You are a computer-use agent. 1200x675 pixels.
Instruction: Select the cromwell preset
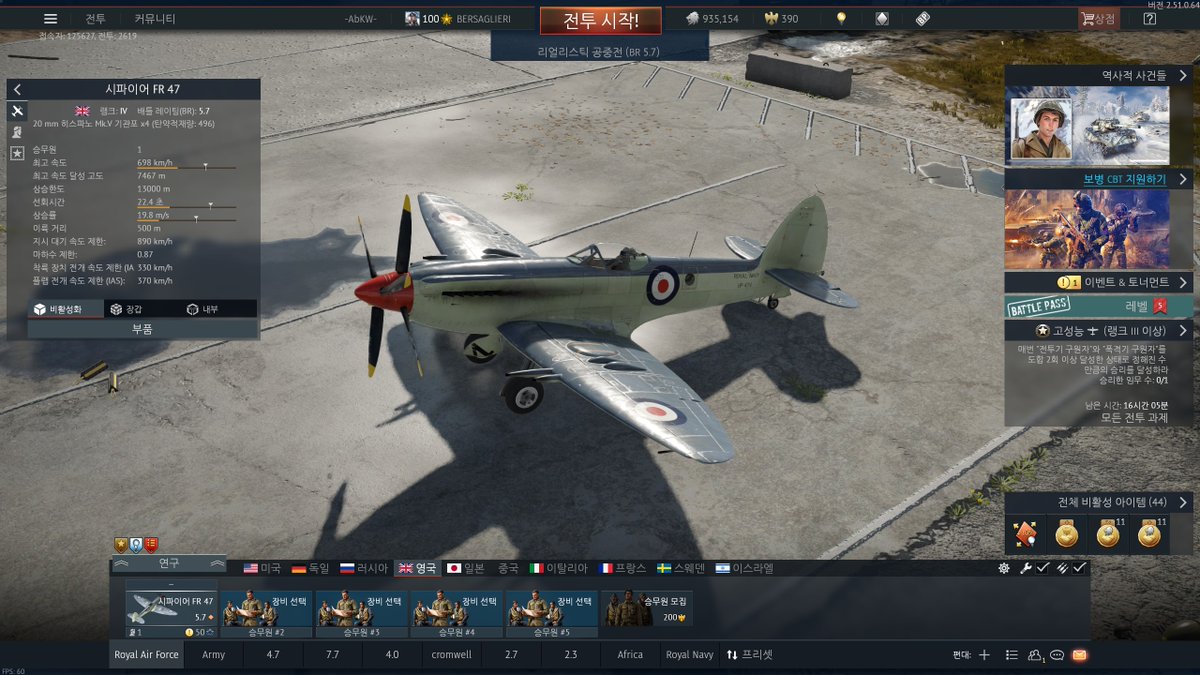452,655
